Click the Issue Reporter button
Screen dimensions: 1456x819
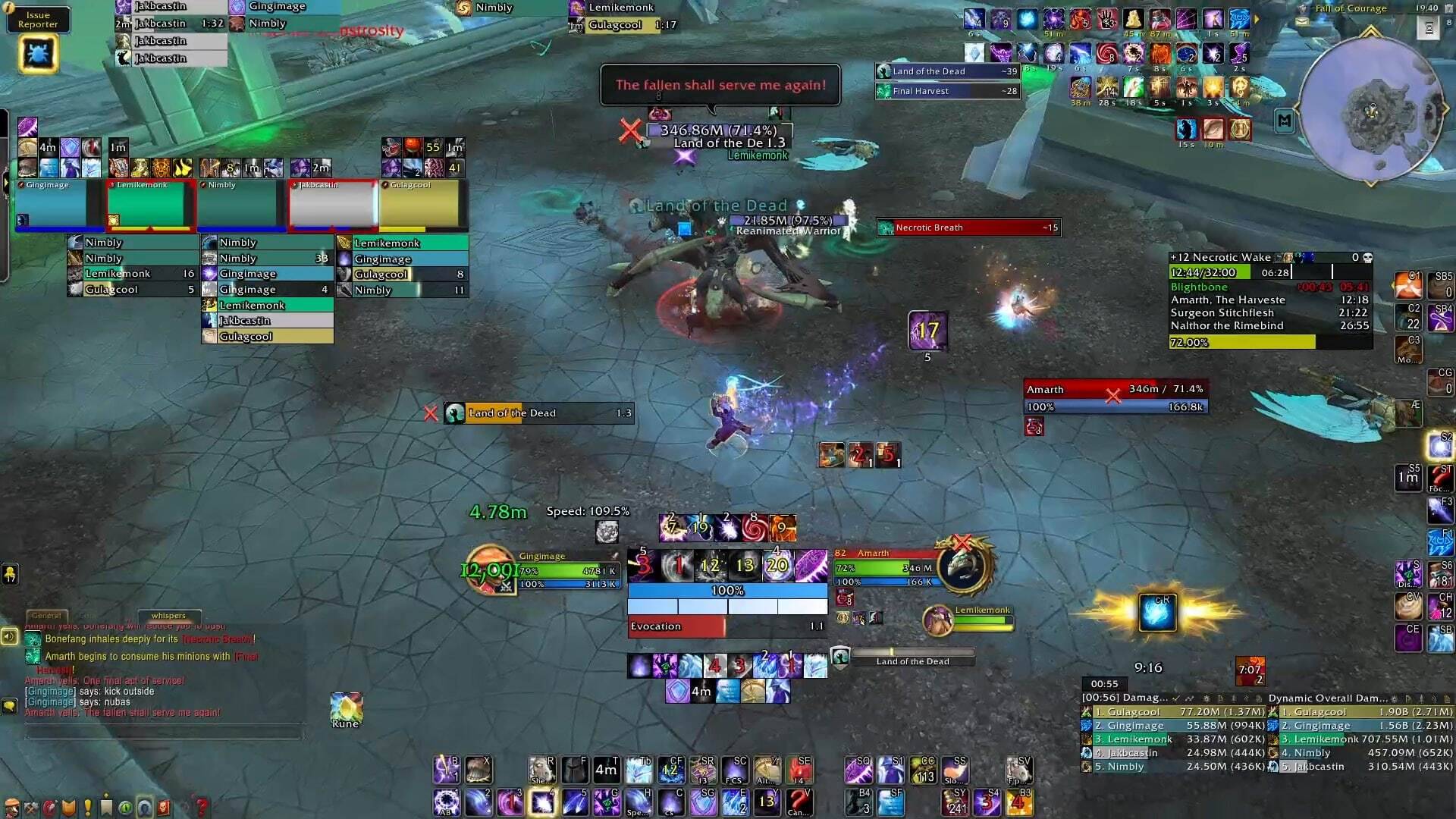pos(38,19)
